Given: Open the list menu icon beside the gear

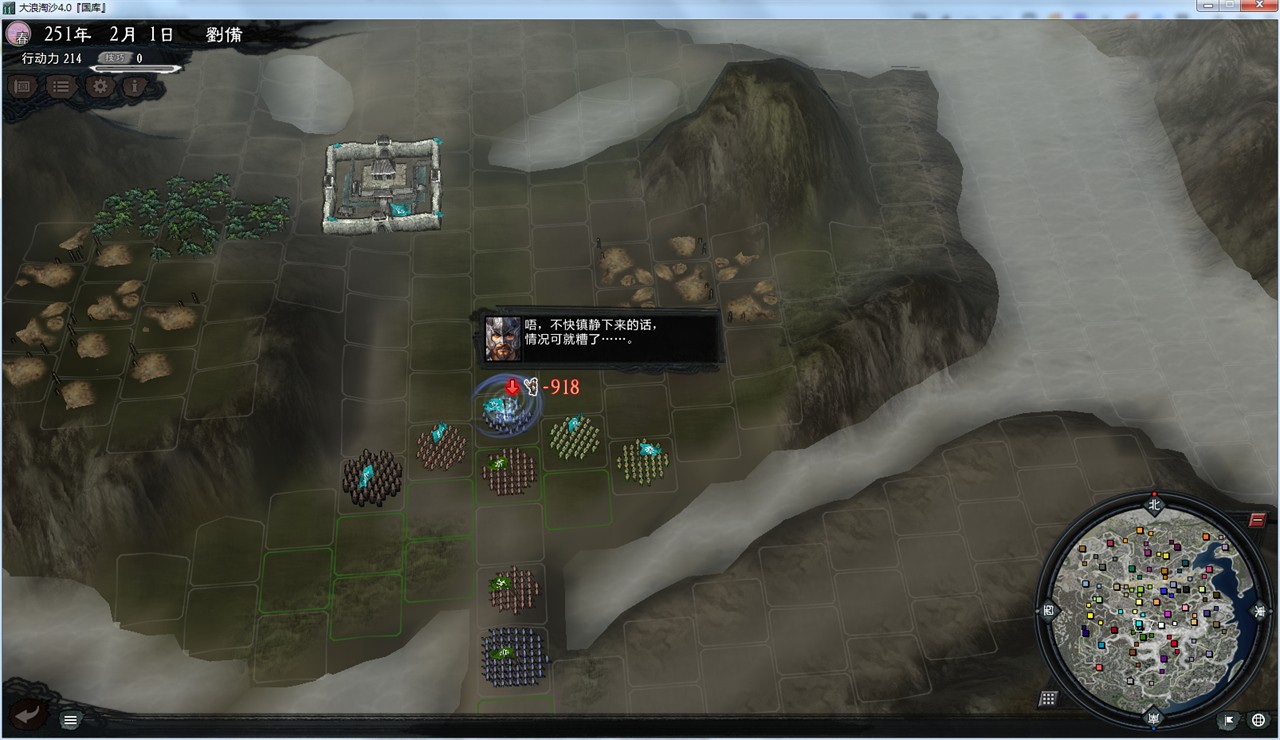Looking at the screenshot, I should (61, 86).
